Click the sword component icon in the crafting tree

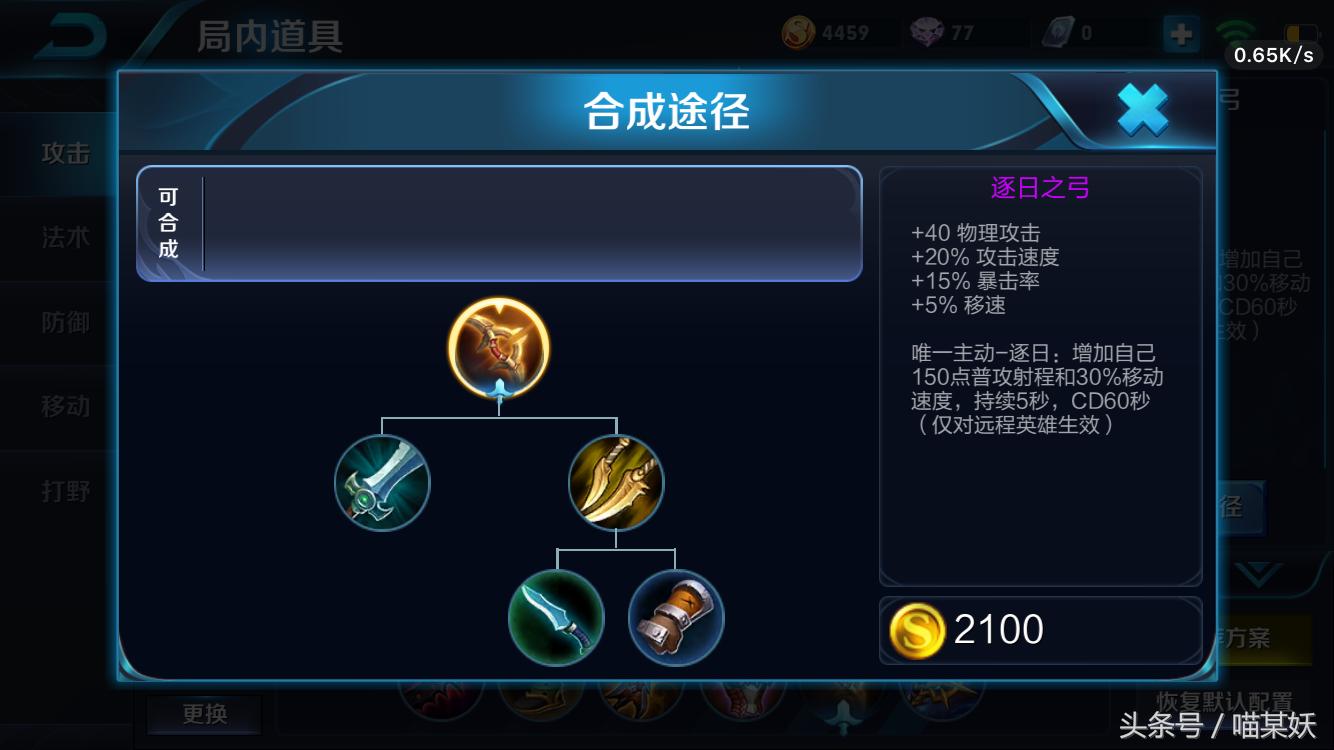click(382, 482)
